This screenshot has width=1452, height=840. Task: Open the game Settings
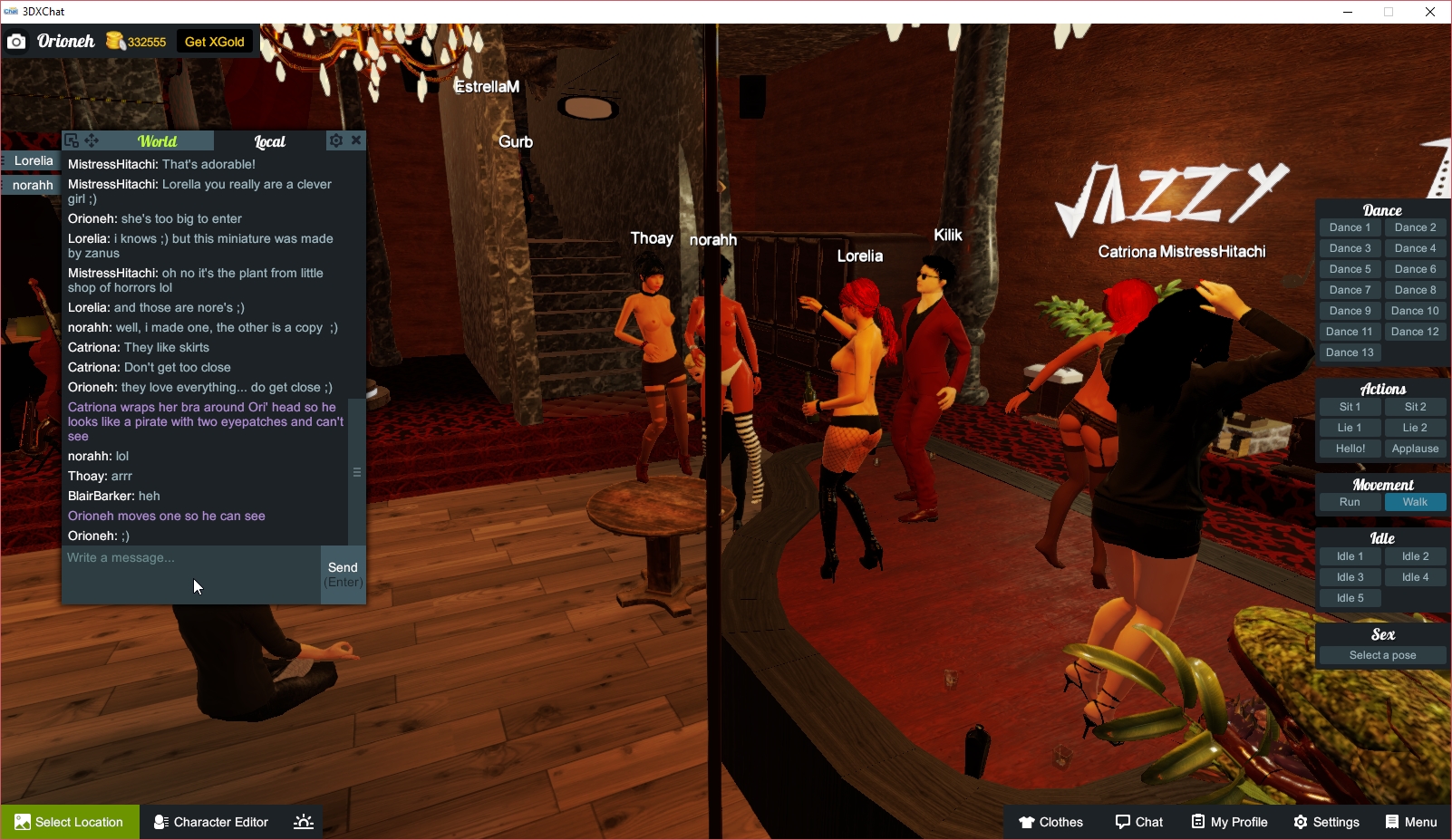point(1326,822)
